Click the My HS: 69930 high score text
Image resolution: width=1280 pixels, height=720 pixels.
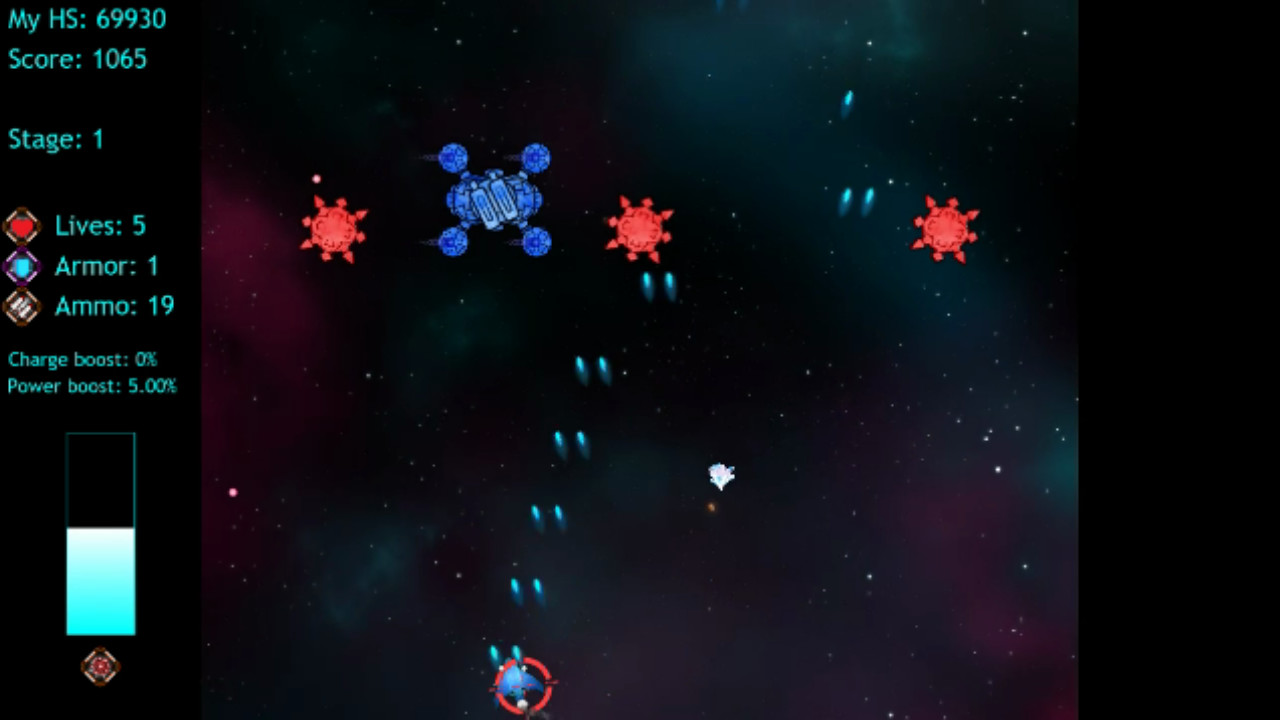tap(86, 19)
